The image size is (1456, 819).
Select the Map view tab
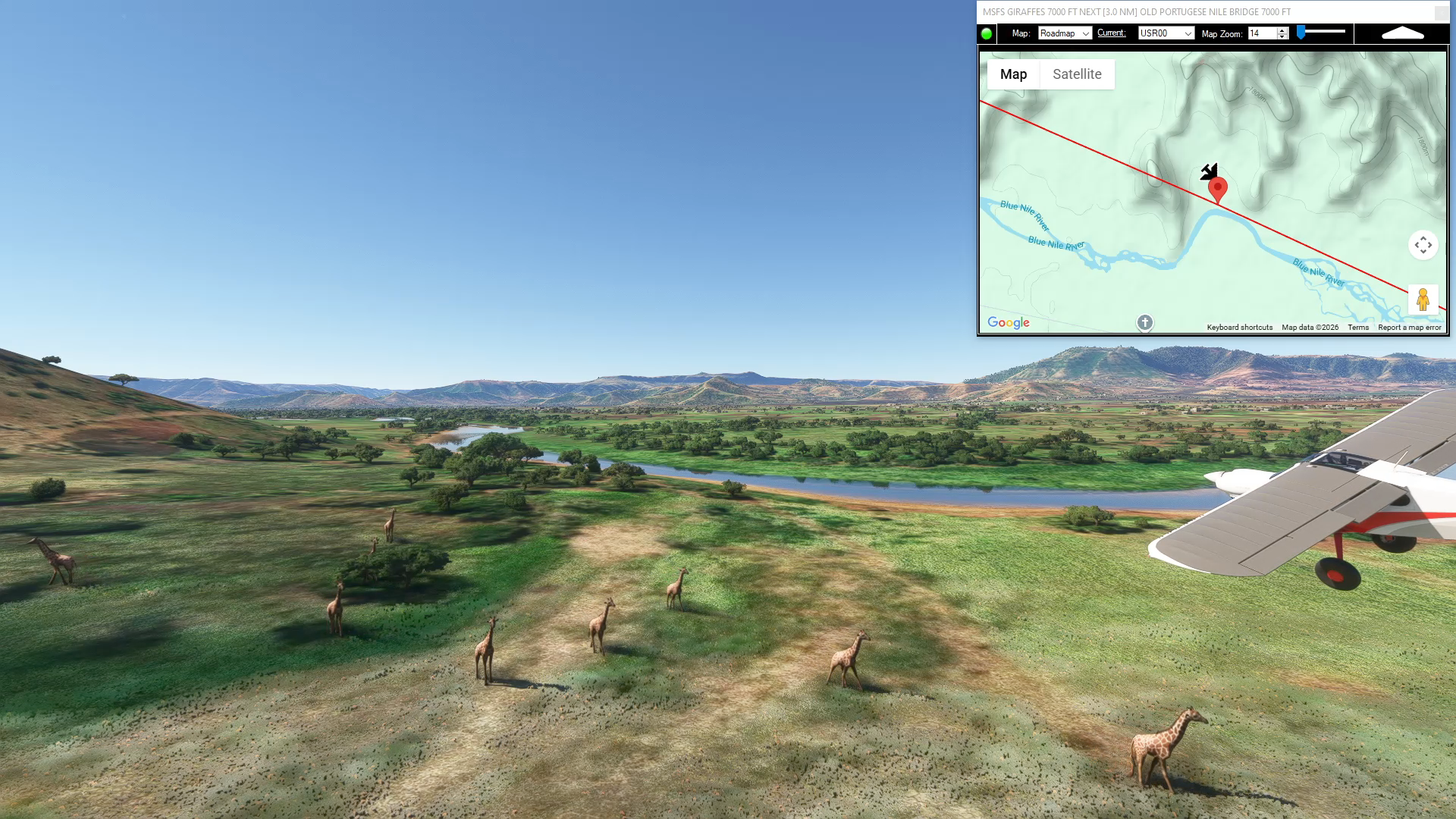(x=1013, y=74)
